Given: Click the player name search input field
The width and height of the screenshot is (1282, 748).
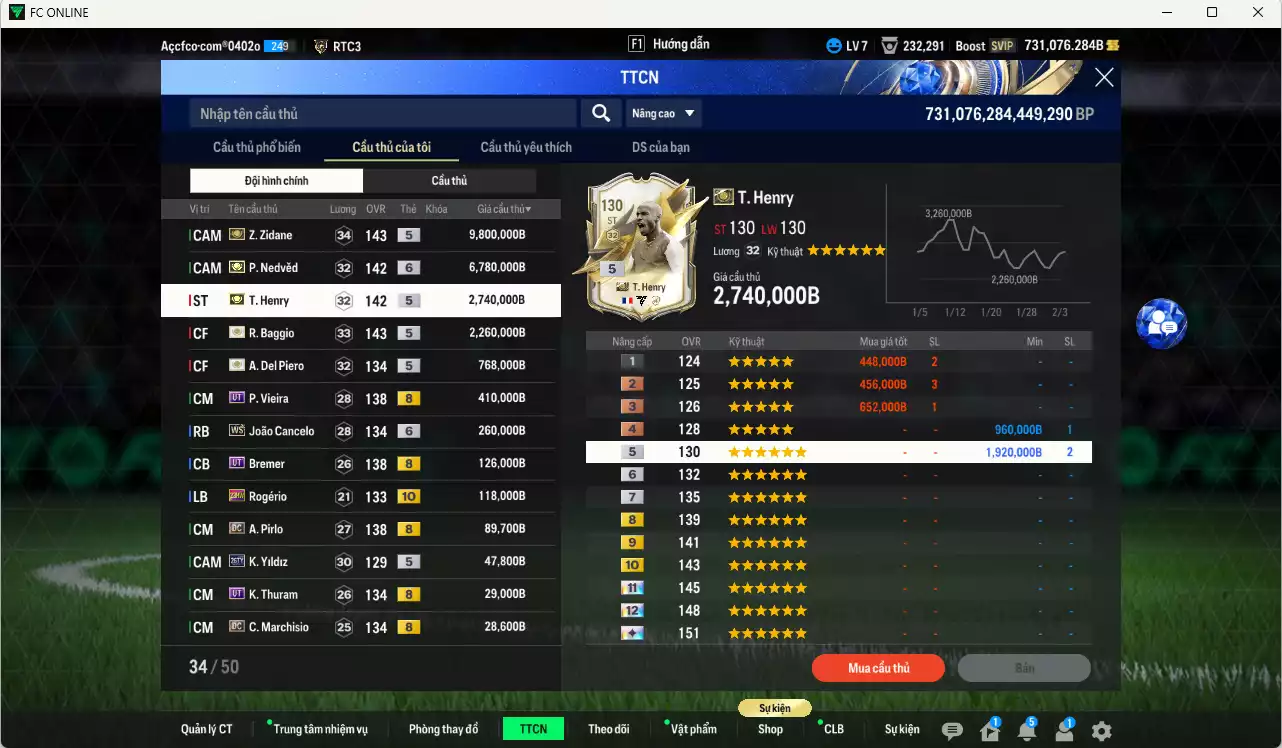Looking at the screenshot, I should [380, 113].
